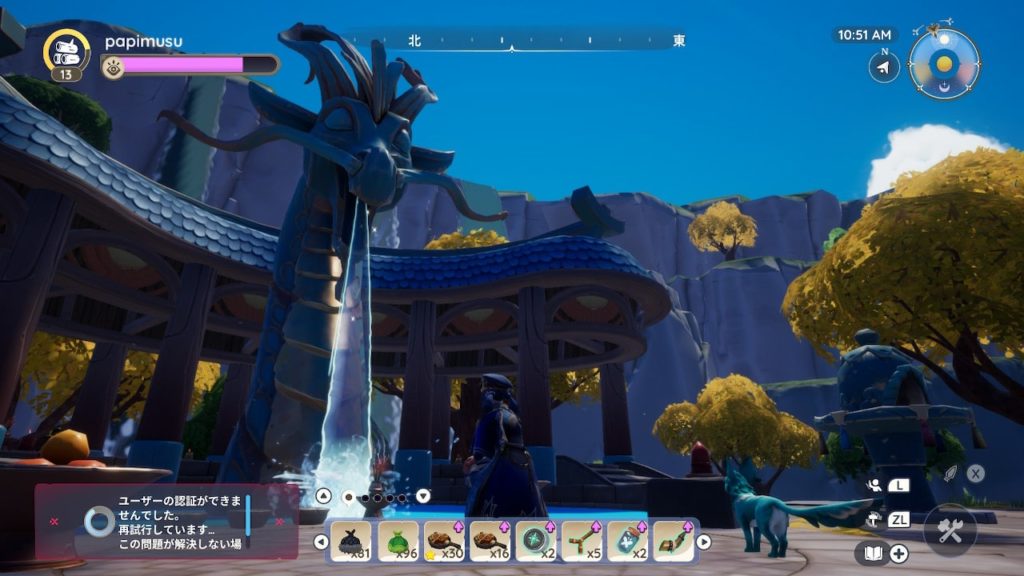Select the wooden branch slot with x5
The height and width of the screenshot is (576, 1024).
[582, 541]
